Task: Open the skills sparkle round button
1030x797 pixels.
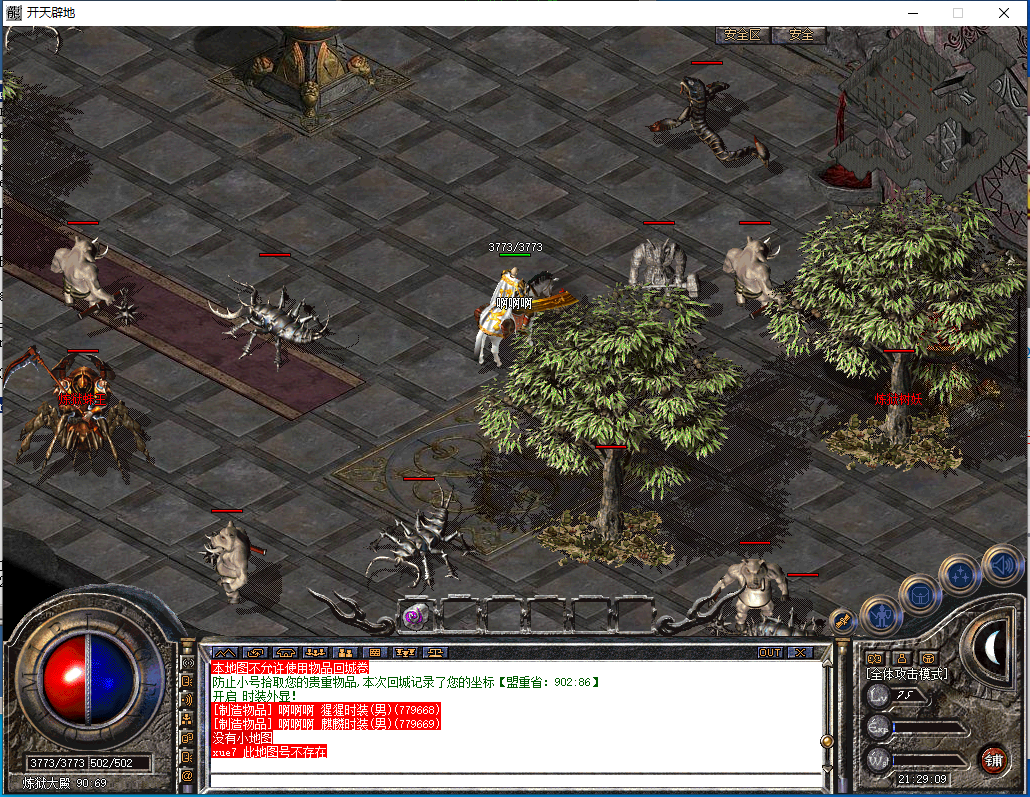Action: click(x=960, y=574)
